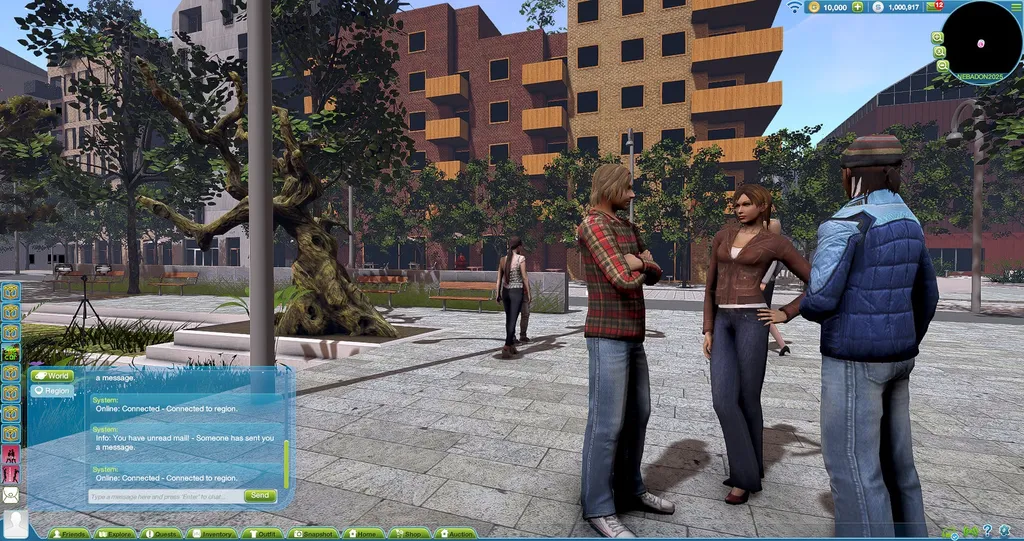1024x541 pixels.
Task: Send the chat message
Action: coord(260,496)
